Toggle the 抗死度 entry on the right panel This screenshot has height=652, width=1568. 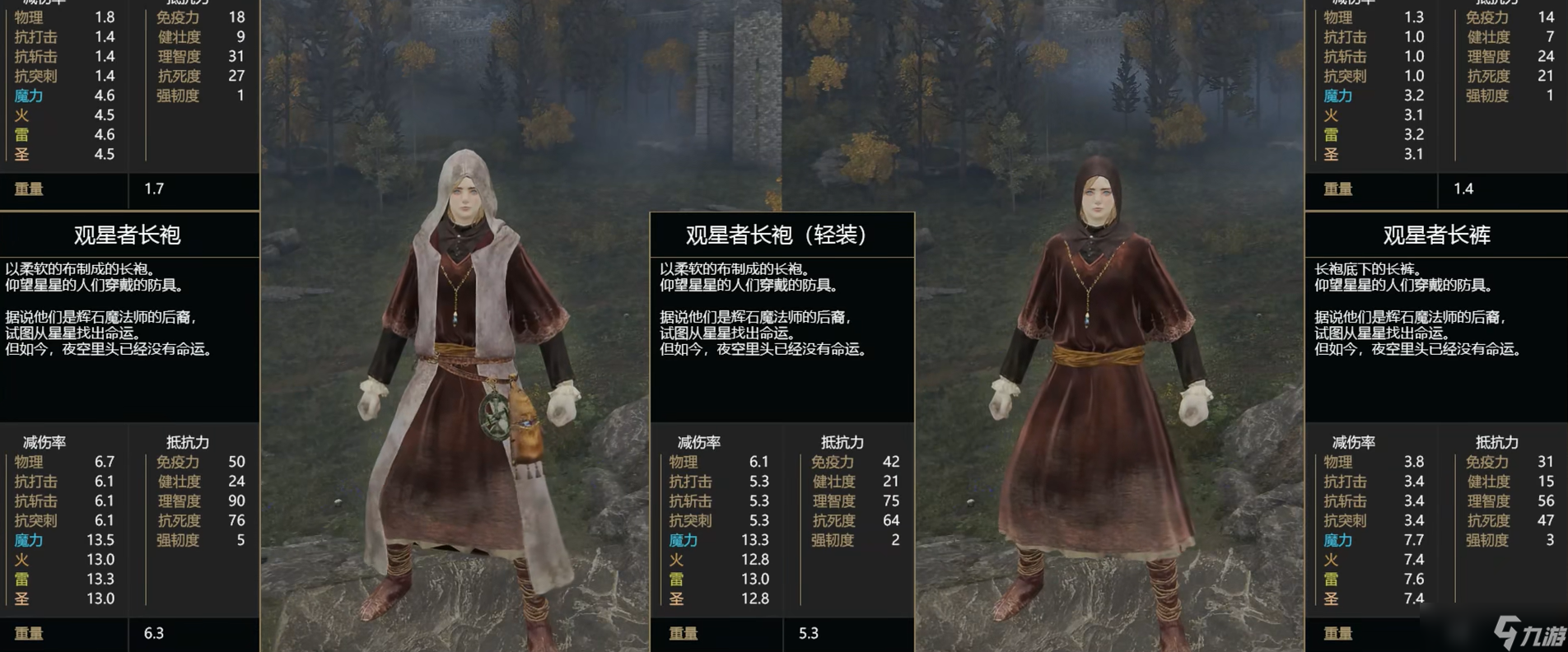pyautogui.click(x=1487, y=521)
